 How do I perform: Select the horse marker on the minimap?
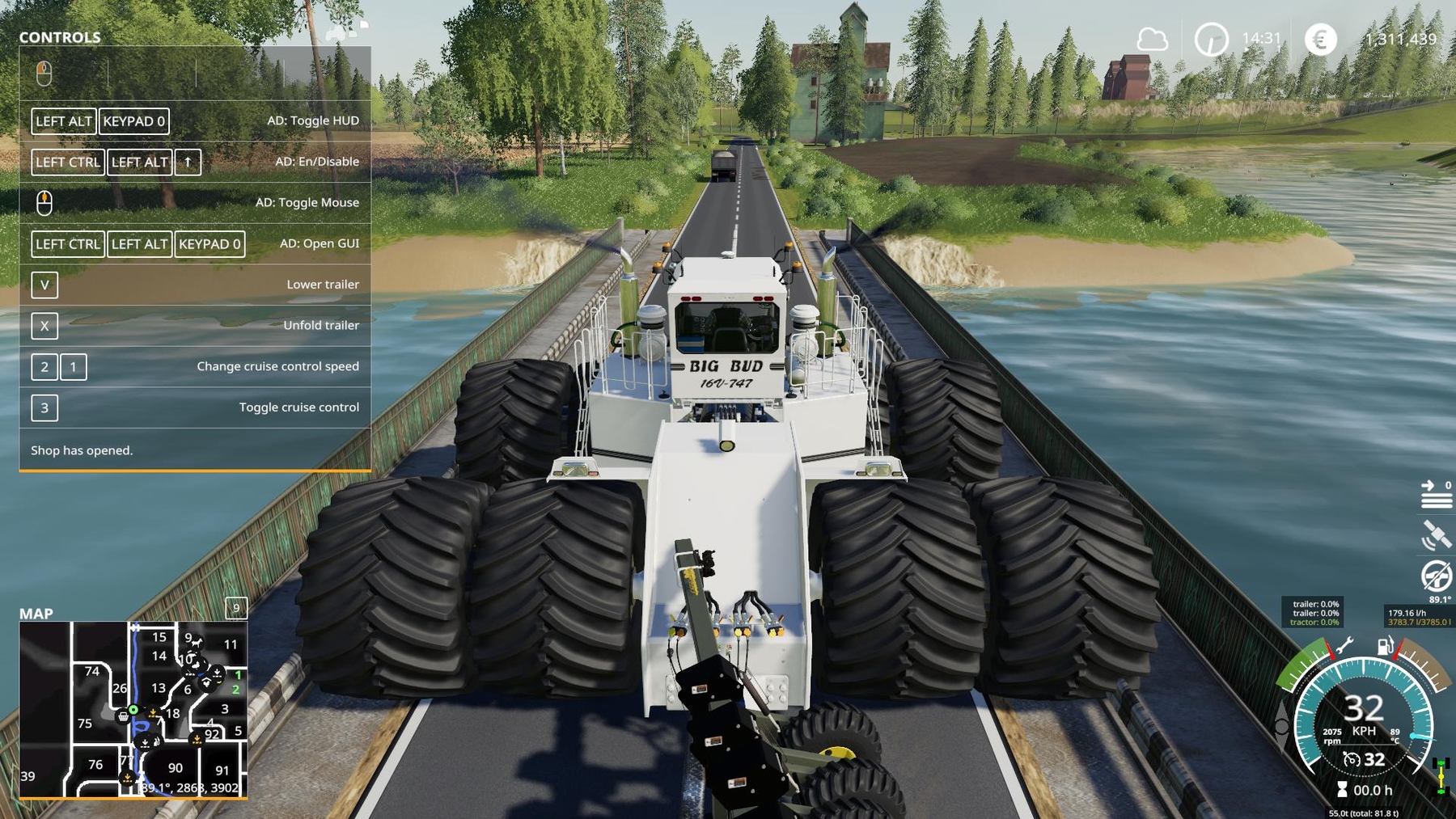196,642
